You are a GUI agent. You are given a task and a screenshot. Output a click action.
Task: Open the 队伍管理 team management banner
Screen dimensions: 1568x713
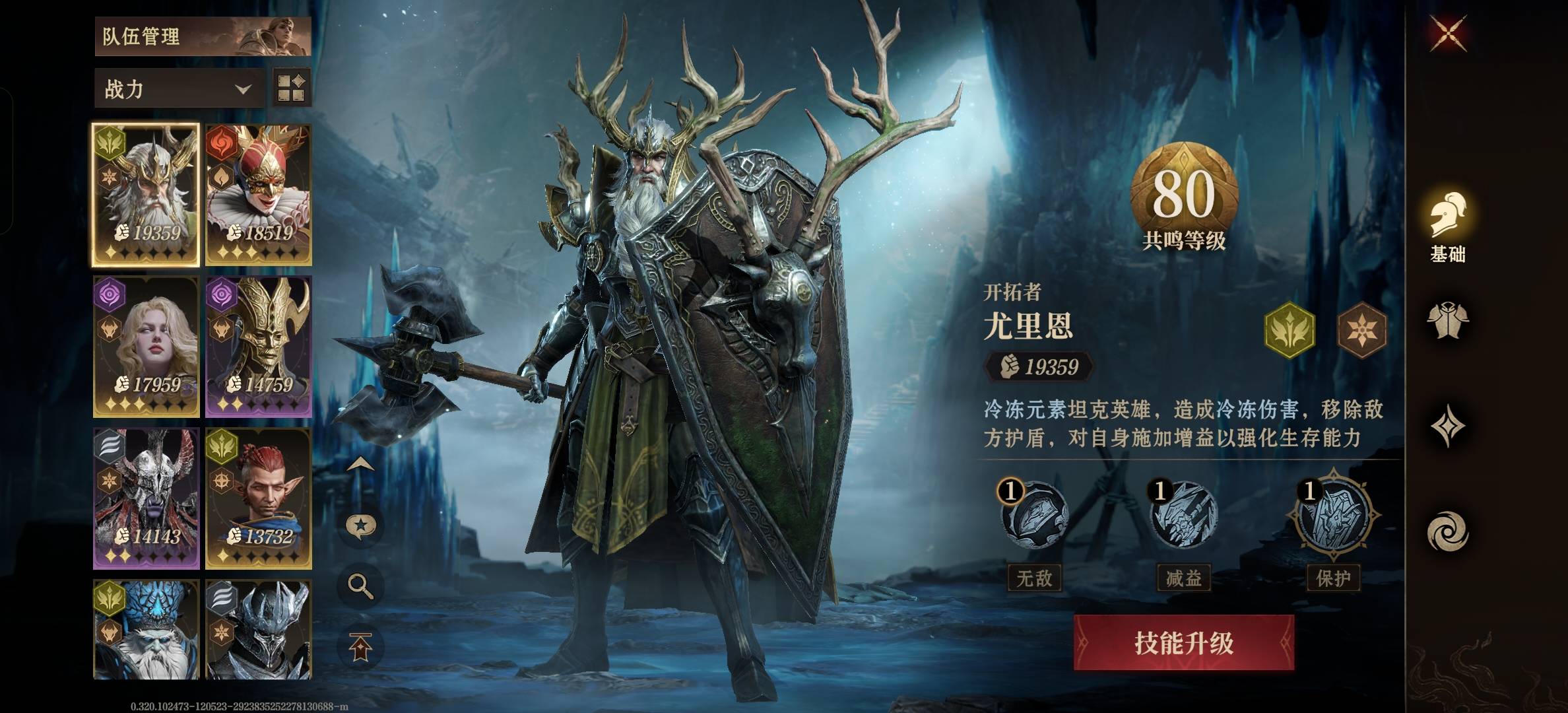click(203, 36)
